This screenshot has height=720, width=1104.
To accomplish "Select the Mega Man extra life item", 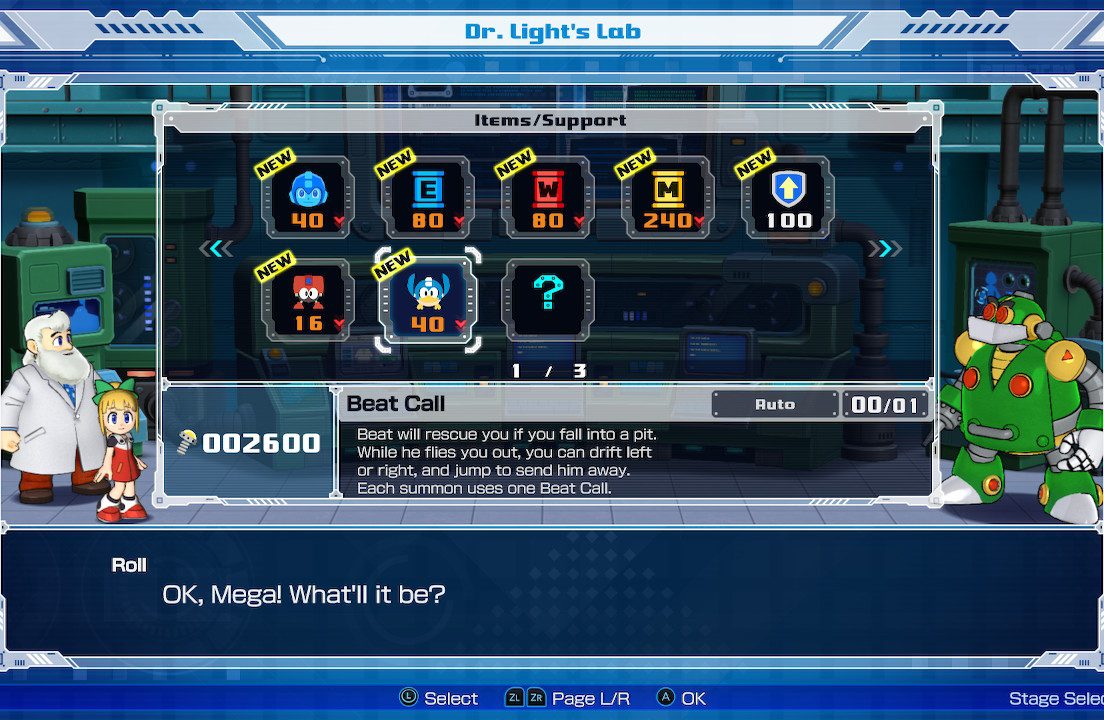I will tap(307, 197).
